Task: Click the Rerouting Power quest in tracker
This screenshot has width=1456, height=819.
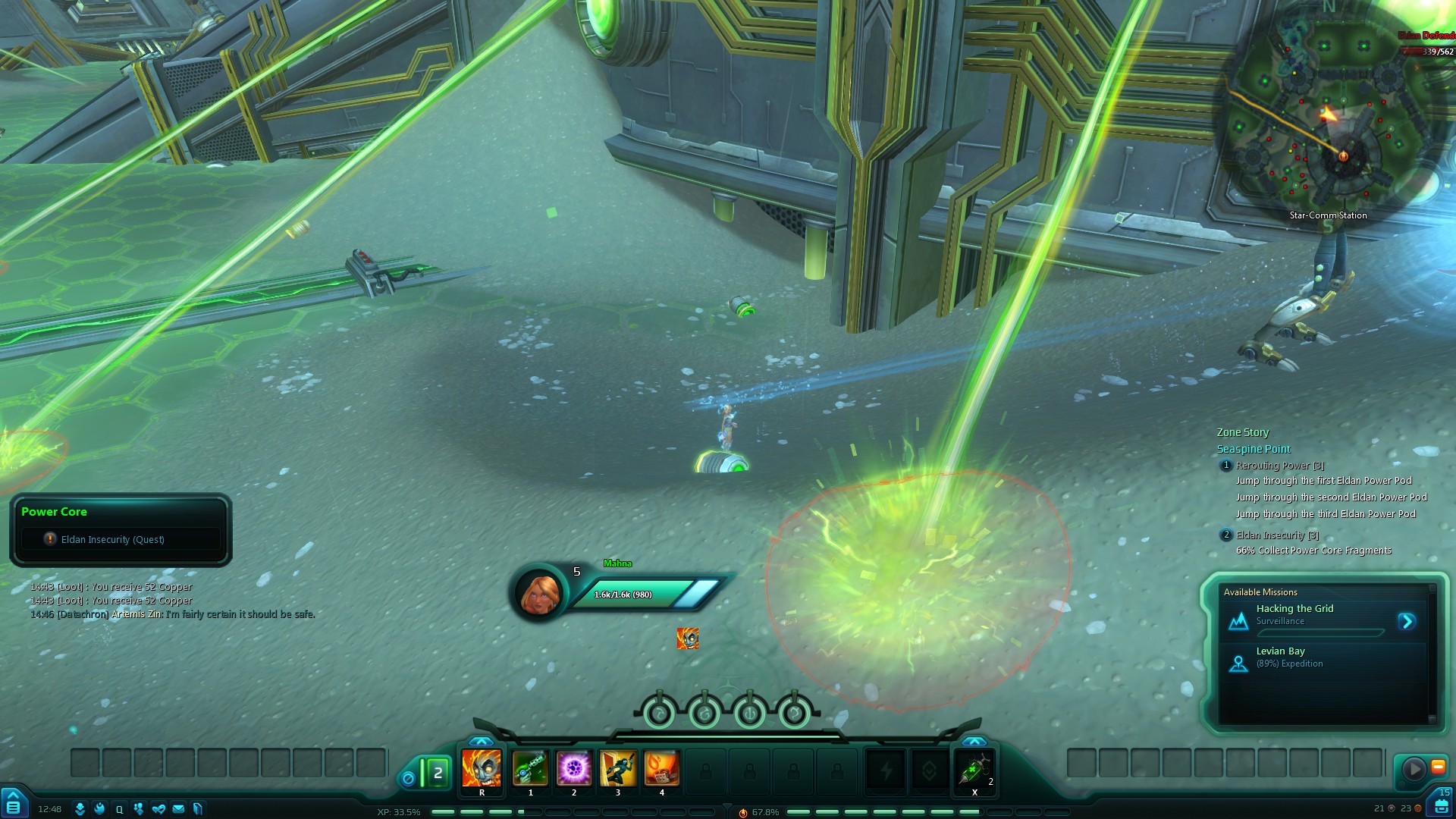Action: (1279, 466)
